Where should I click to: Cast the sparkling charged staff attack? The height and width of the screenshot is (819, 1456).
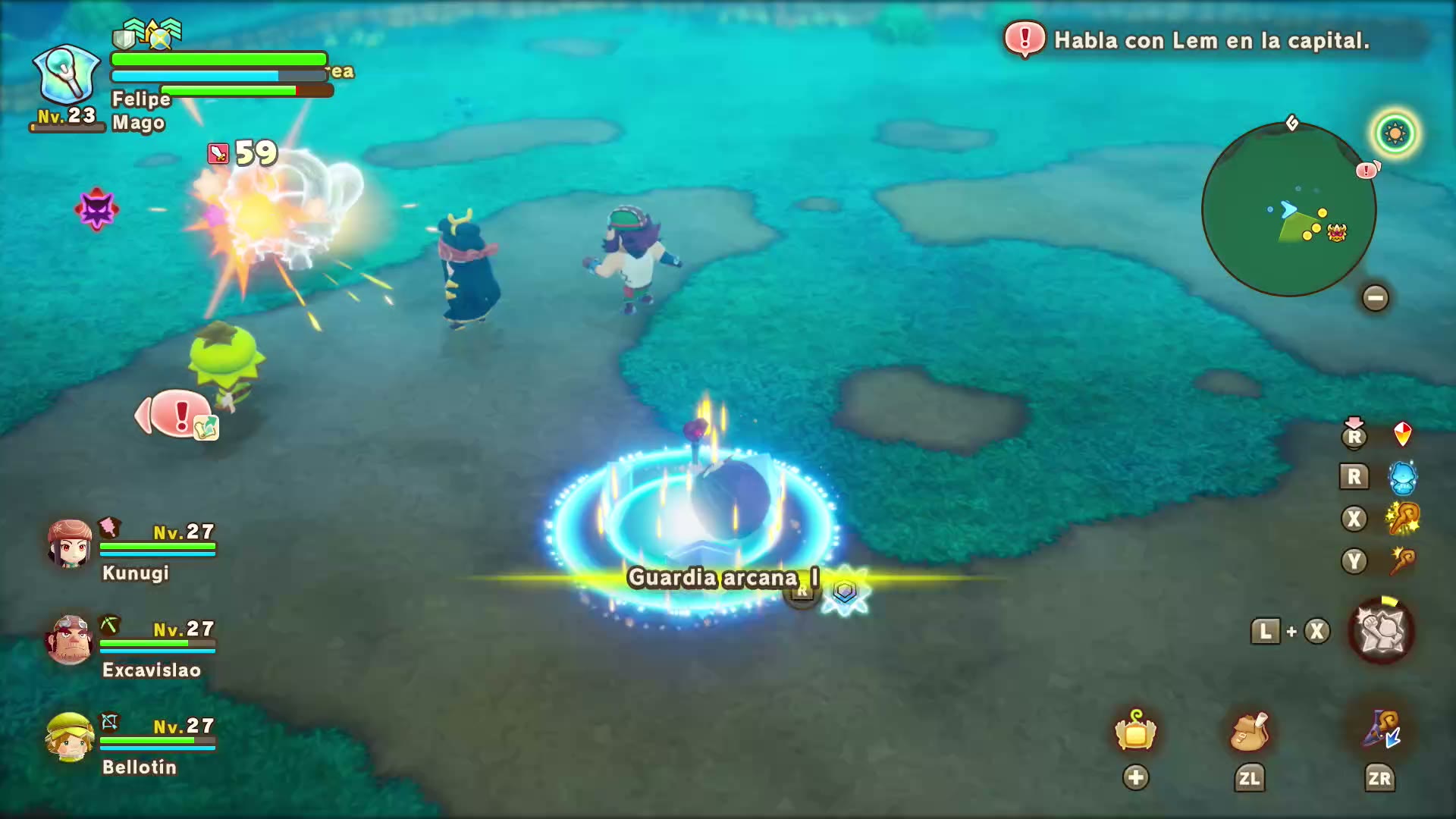pos(1402,519)
